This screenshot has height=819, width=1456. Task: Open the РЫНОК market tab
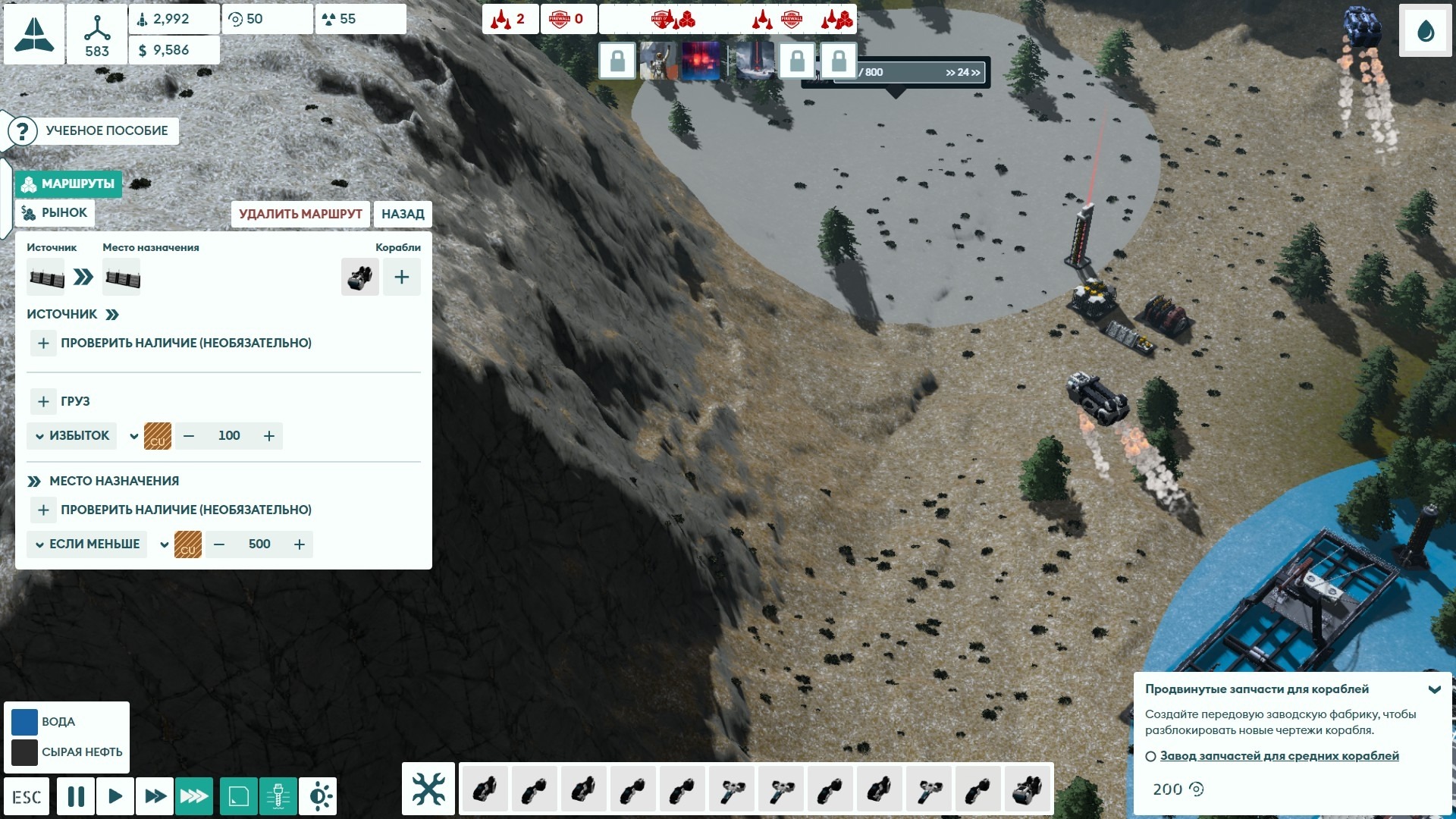pos(55,212)
